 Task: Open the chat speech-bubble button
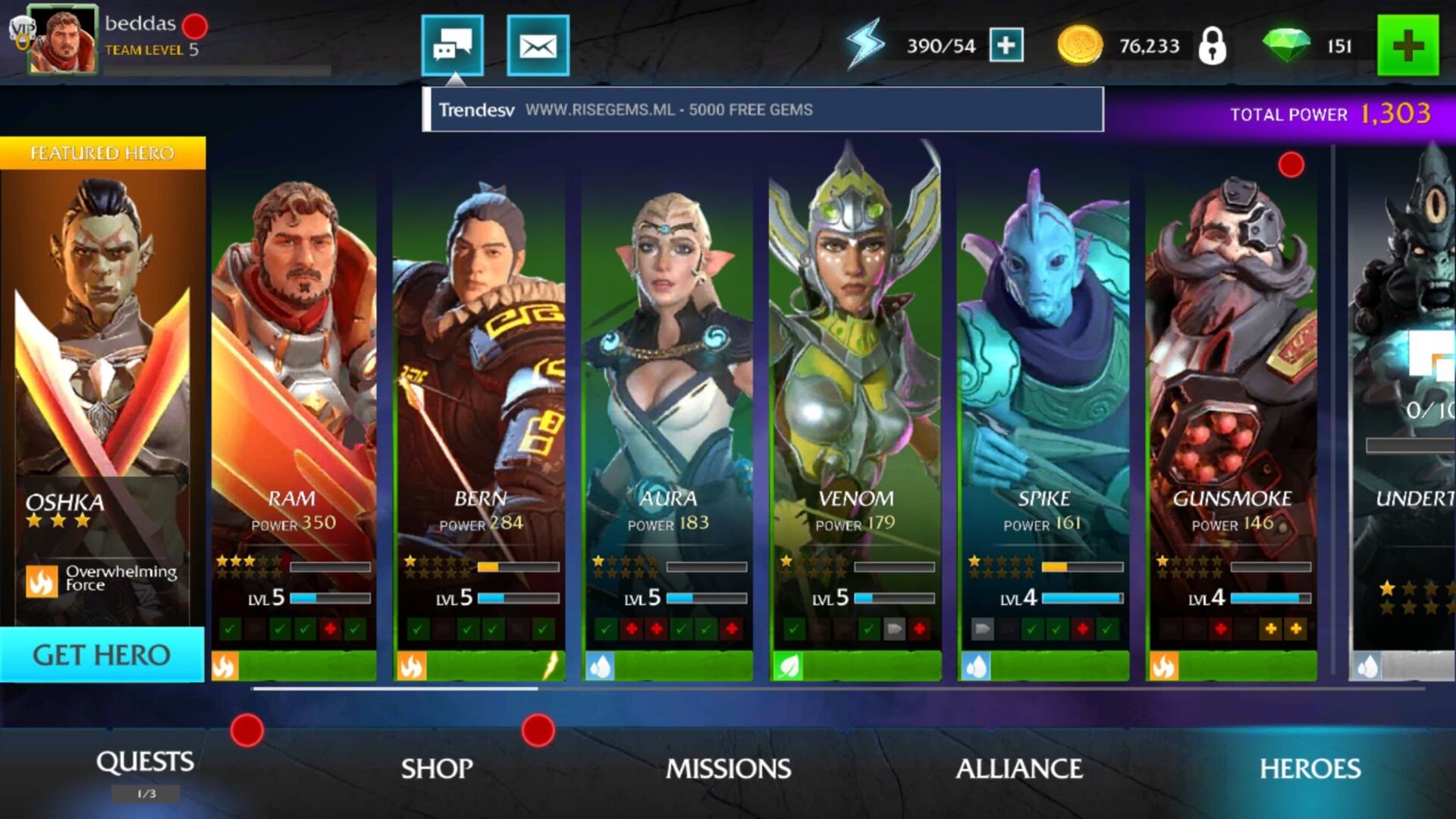452,45
